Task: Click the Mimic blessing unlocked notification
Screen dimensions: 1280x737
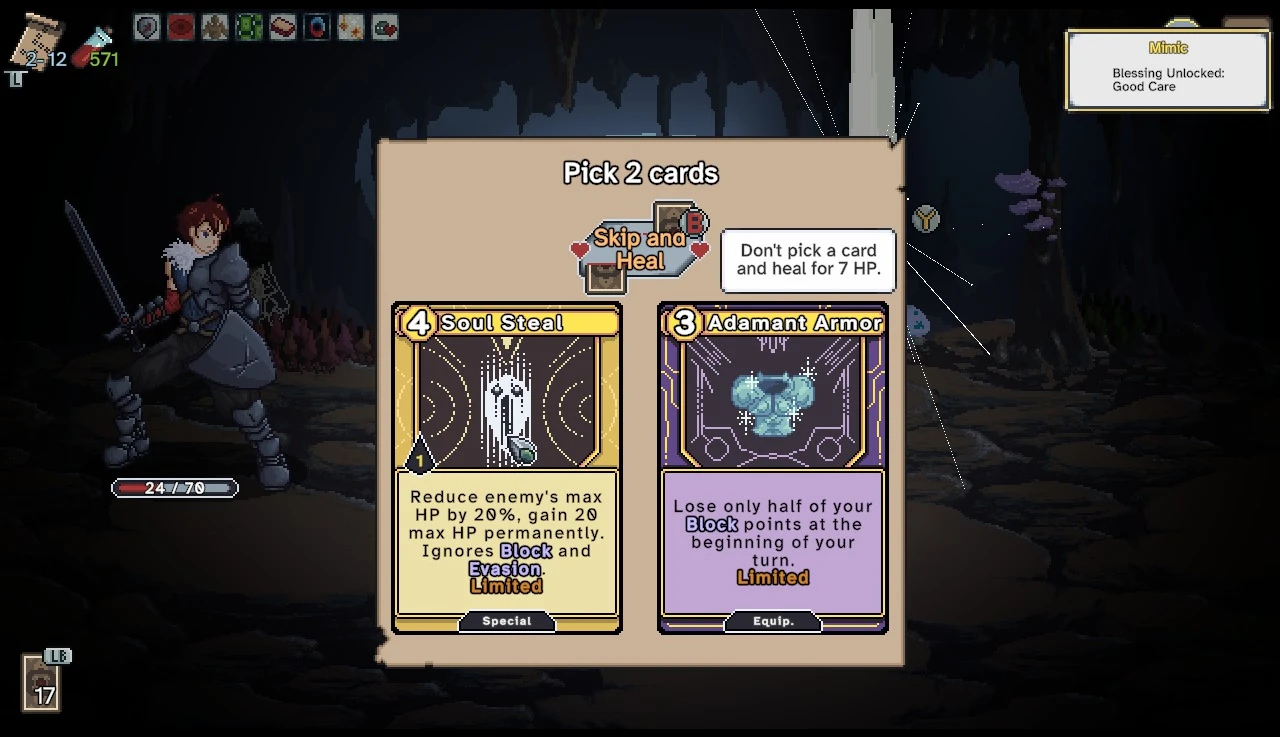Action: click(x=1167, y=68)
